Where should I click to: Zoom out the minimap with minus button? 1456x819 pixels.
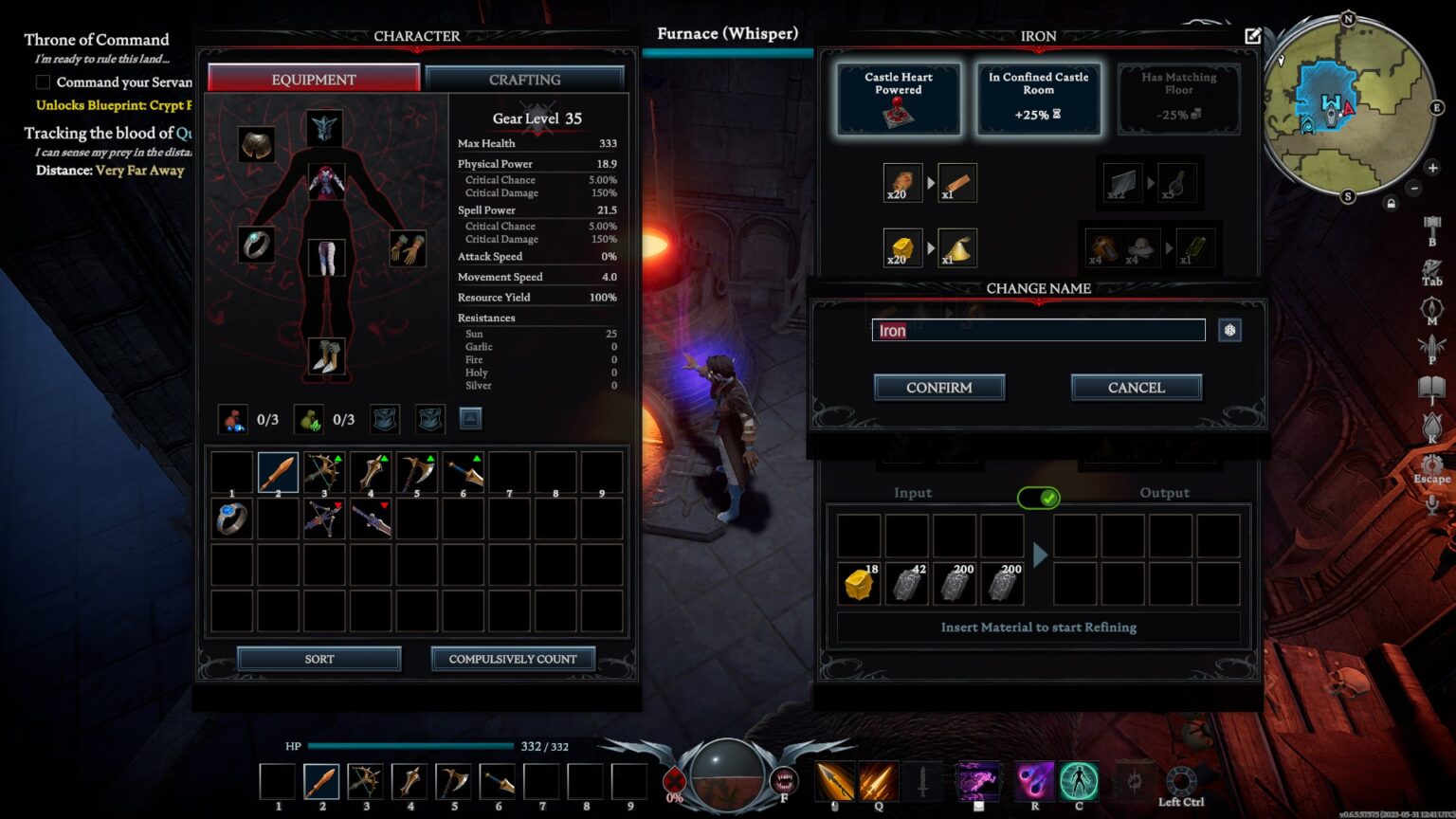click(1413, 189)
